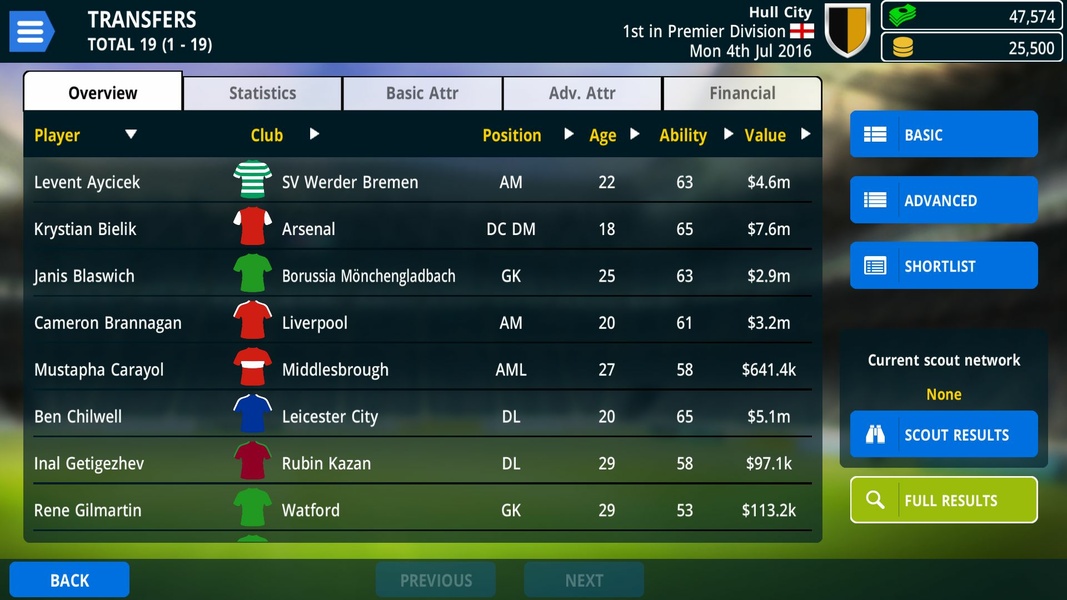Switch to the Statistics tab

tap(262, 93)
